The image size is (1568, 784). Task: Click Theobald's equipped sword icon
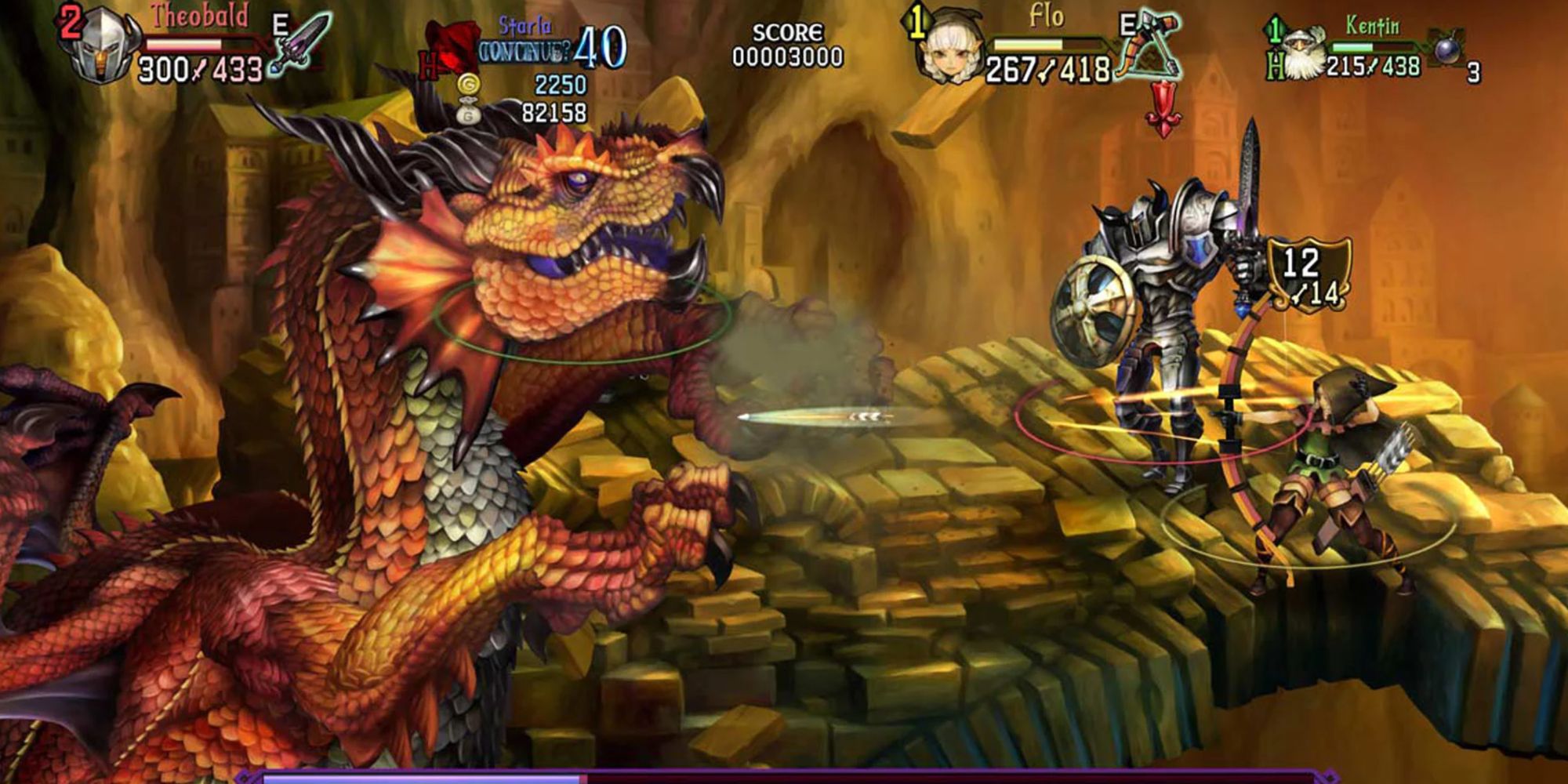coord(302,45)
